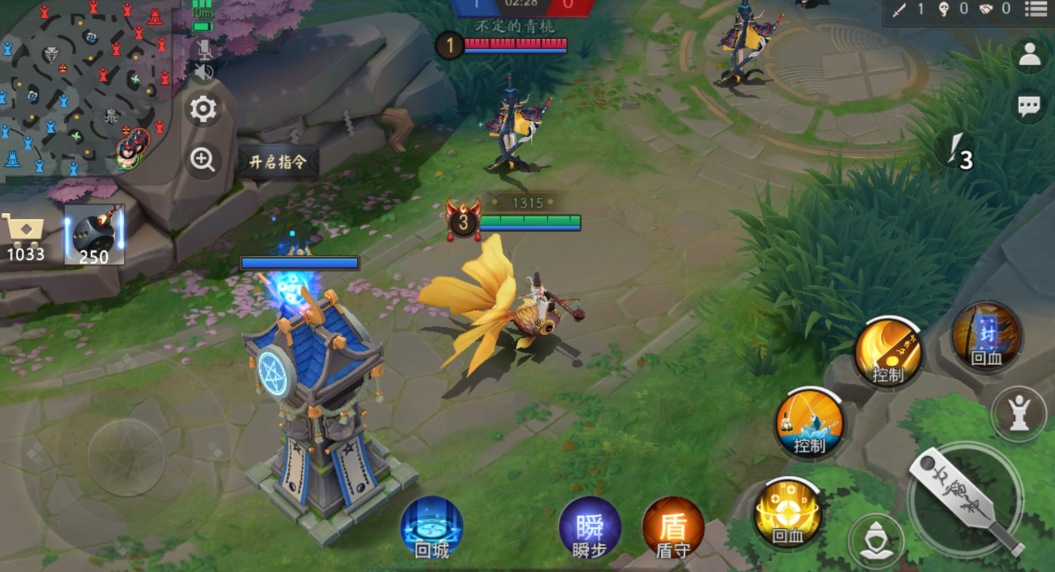Image resolution: width=1055 pixels, height=572 pixels.
Task: Use the golden fan 控制 skill
Action: (888, 351)
